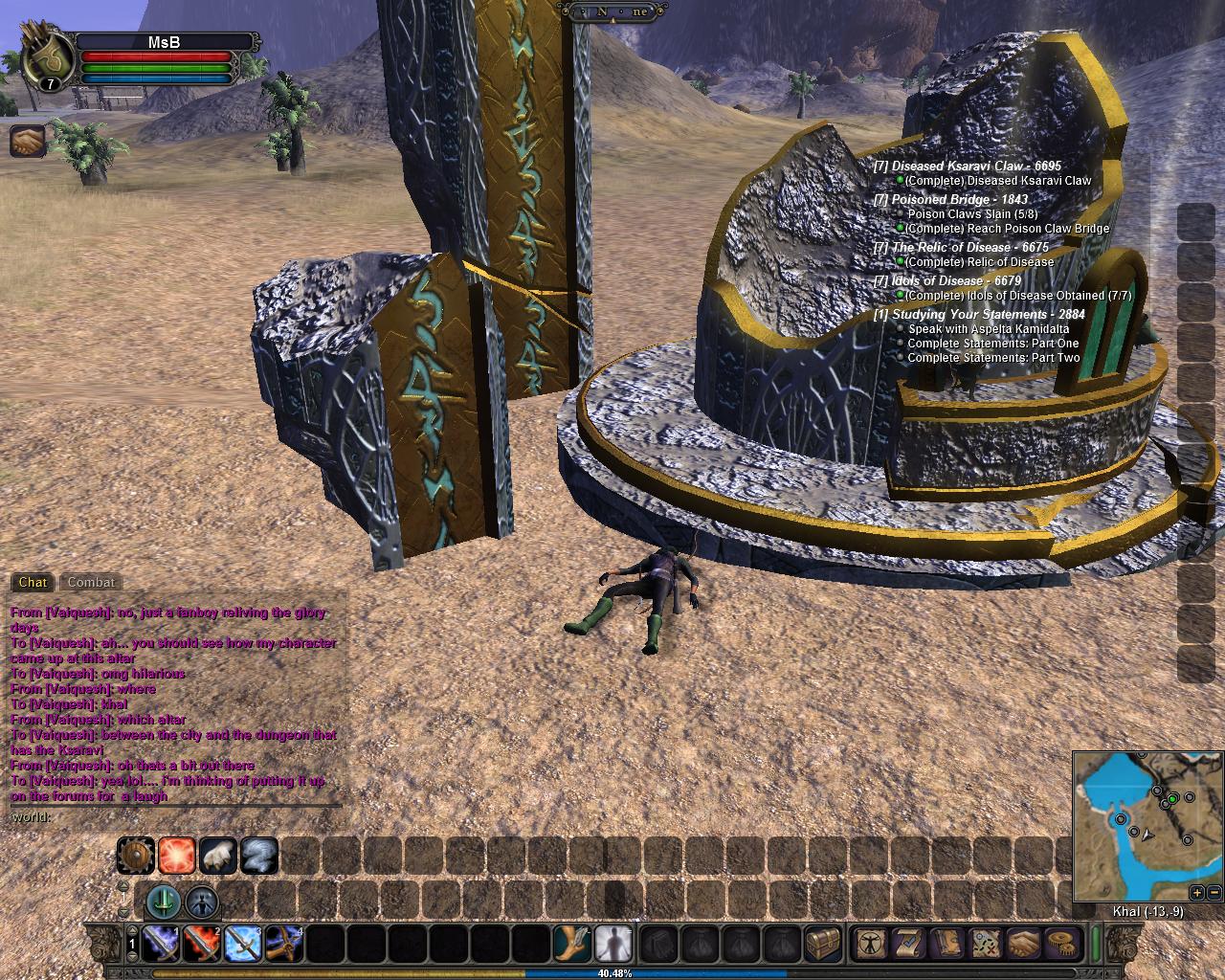Select the Poisoned Bridge quest in tracker
This screenshot has height=980, width=1225.
(949, 199)
